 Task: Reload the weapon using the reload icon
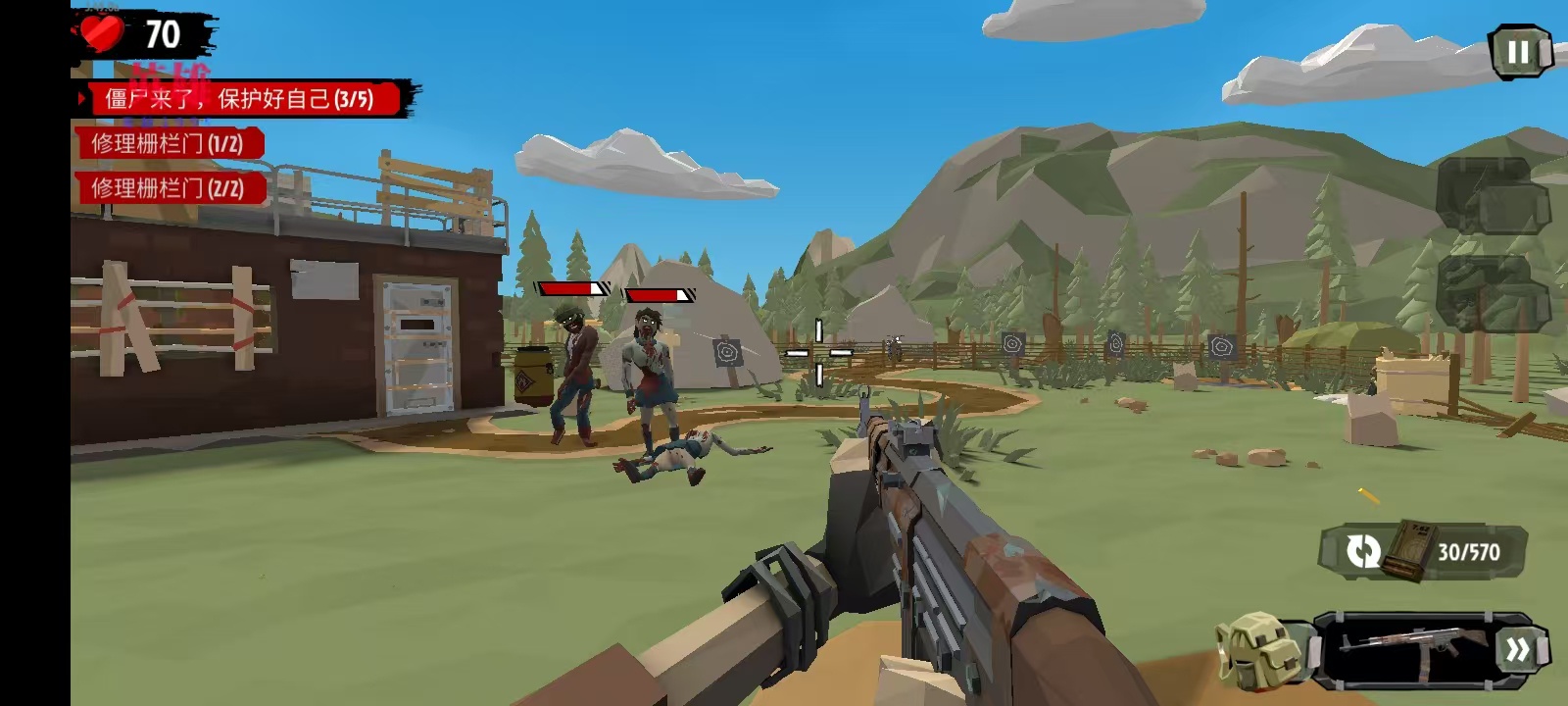[1363, 551]
